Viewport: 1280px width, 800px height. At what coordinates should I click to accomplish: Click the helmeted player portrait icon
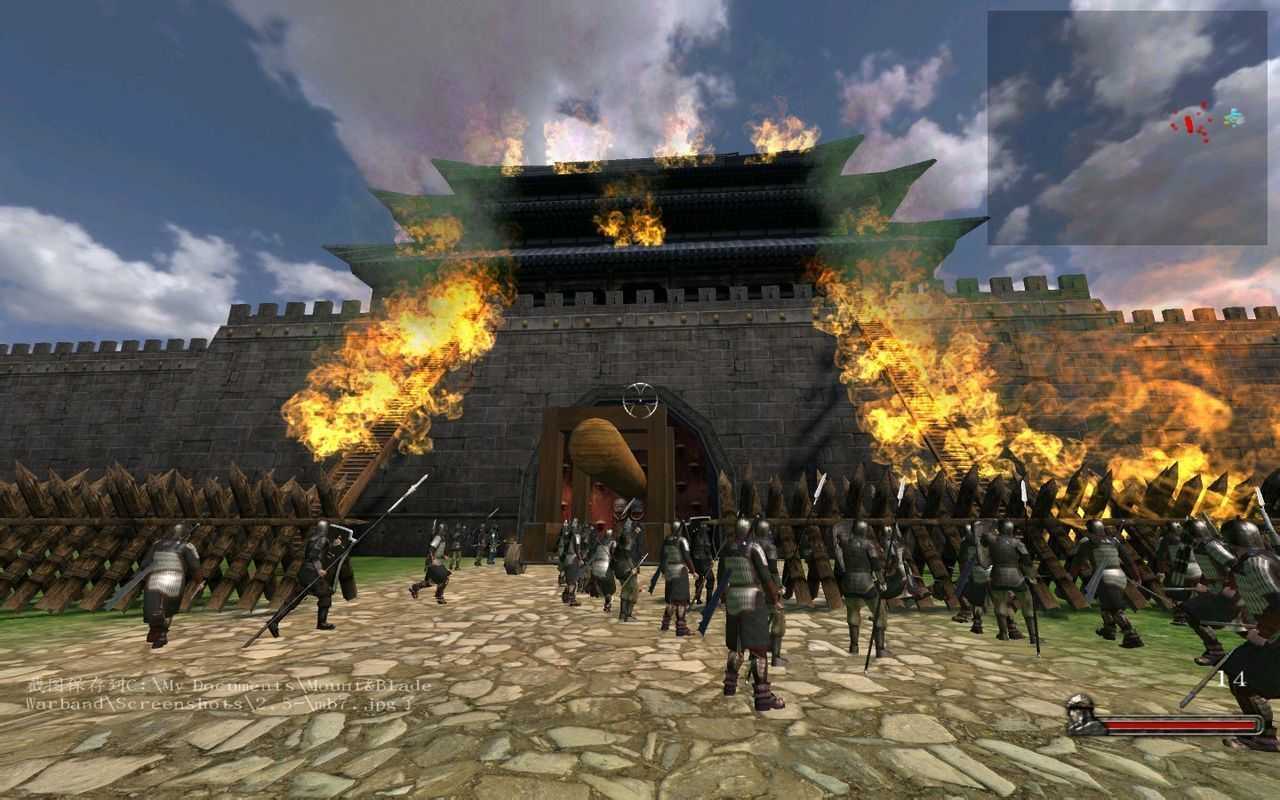click(x=1081, y=714)
